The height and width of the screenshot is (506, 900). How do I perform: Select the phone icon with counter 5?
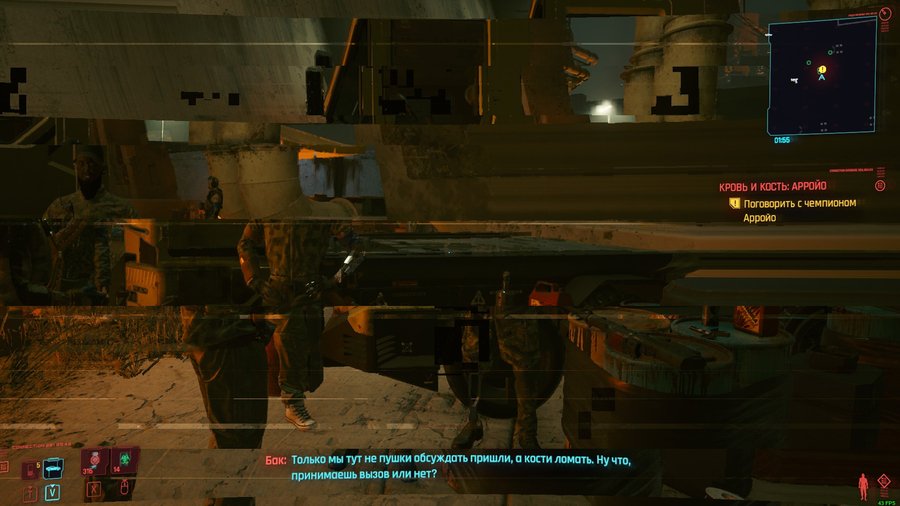click(x=29, y=468)
